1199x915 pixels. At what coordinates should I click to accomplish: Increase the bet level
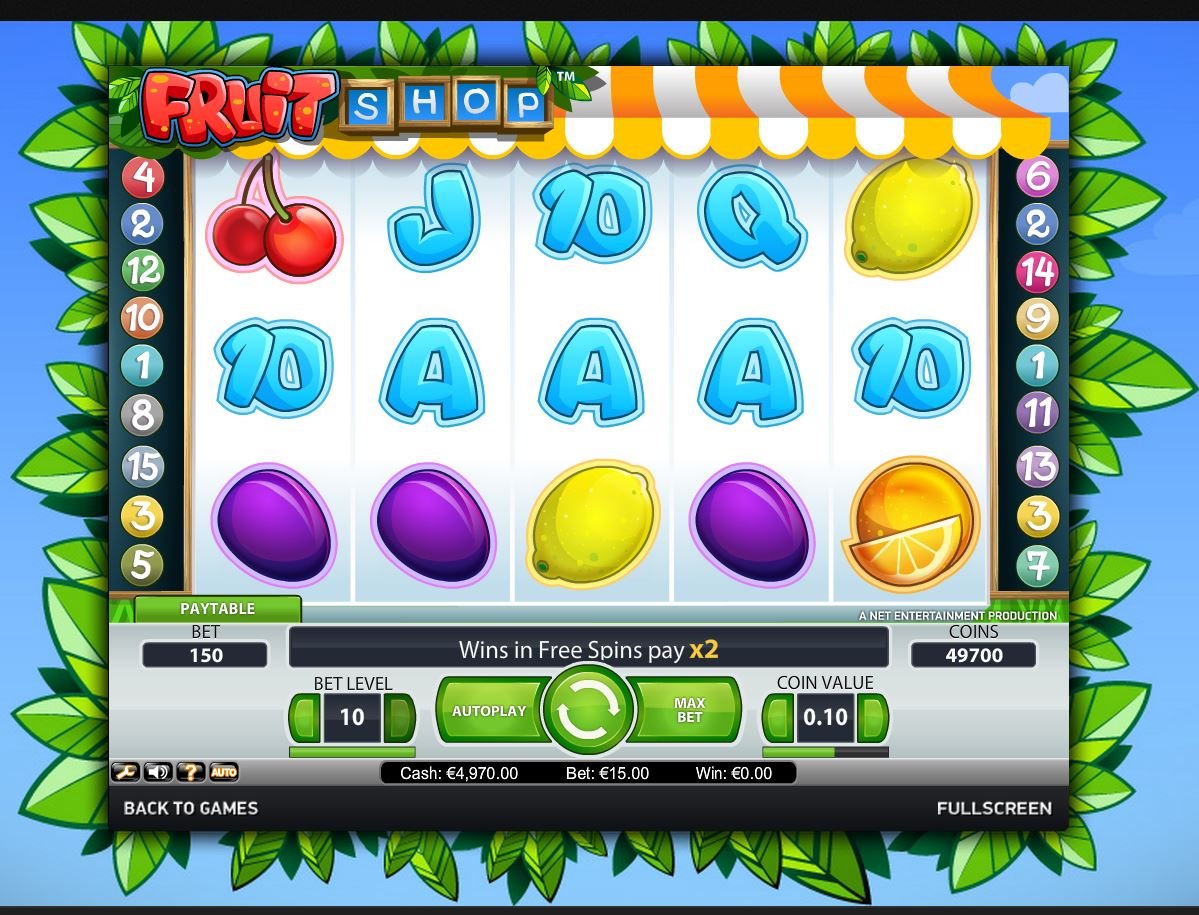400,717
